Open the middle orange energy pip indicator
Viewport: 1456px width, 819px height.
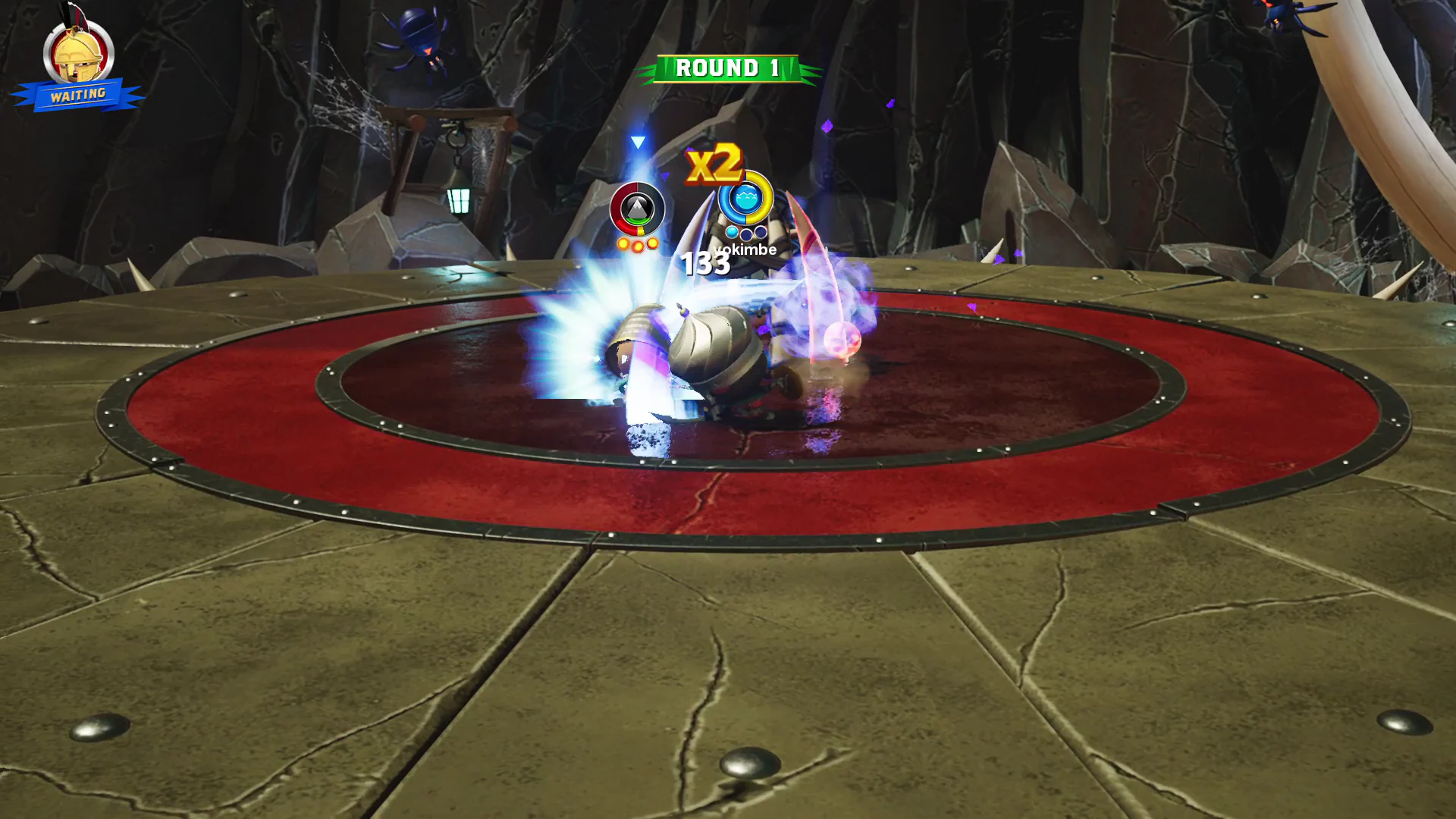click(638, 246)
